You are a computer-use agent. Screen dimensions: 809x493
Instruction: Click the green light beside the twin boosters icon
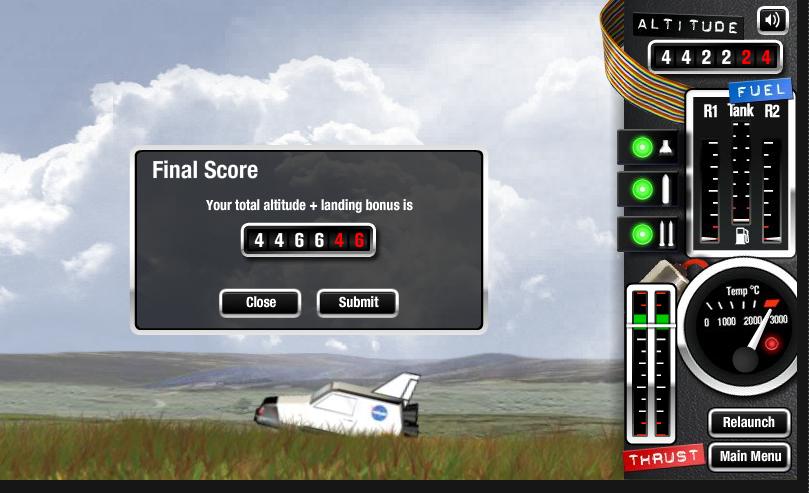click(642, 234)
